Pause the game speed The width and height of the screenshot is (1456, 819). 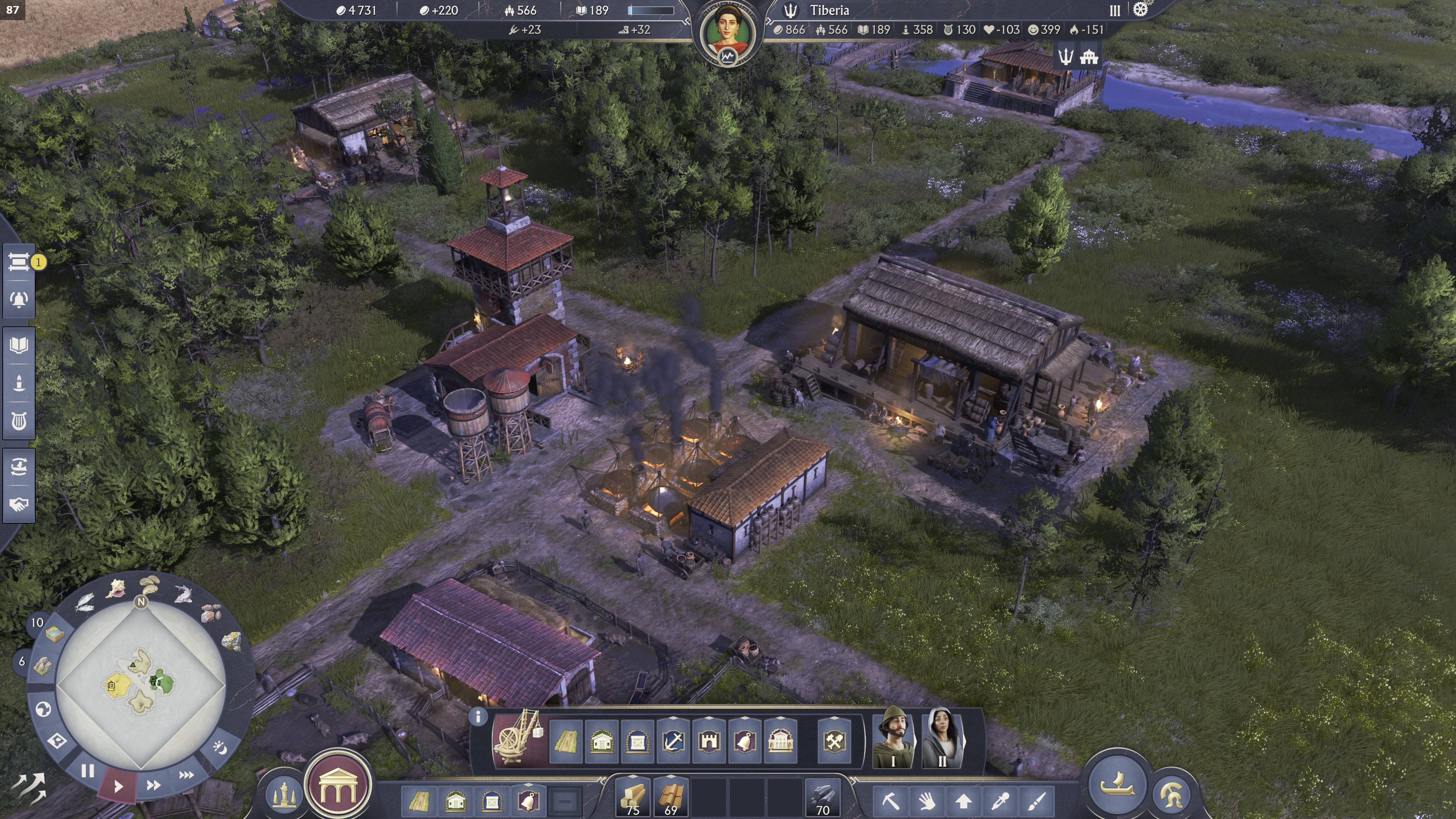pos(88,771)
